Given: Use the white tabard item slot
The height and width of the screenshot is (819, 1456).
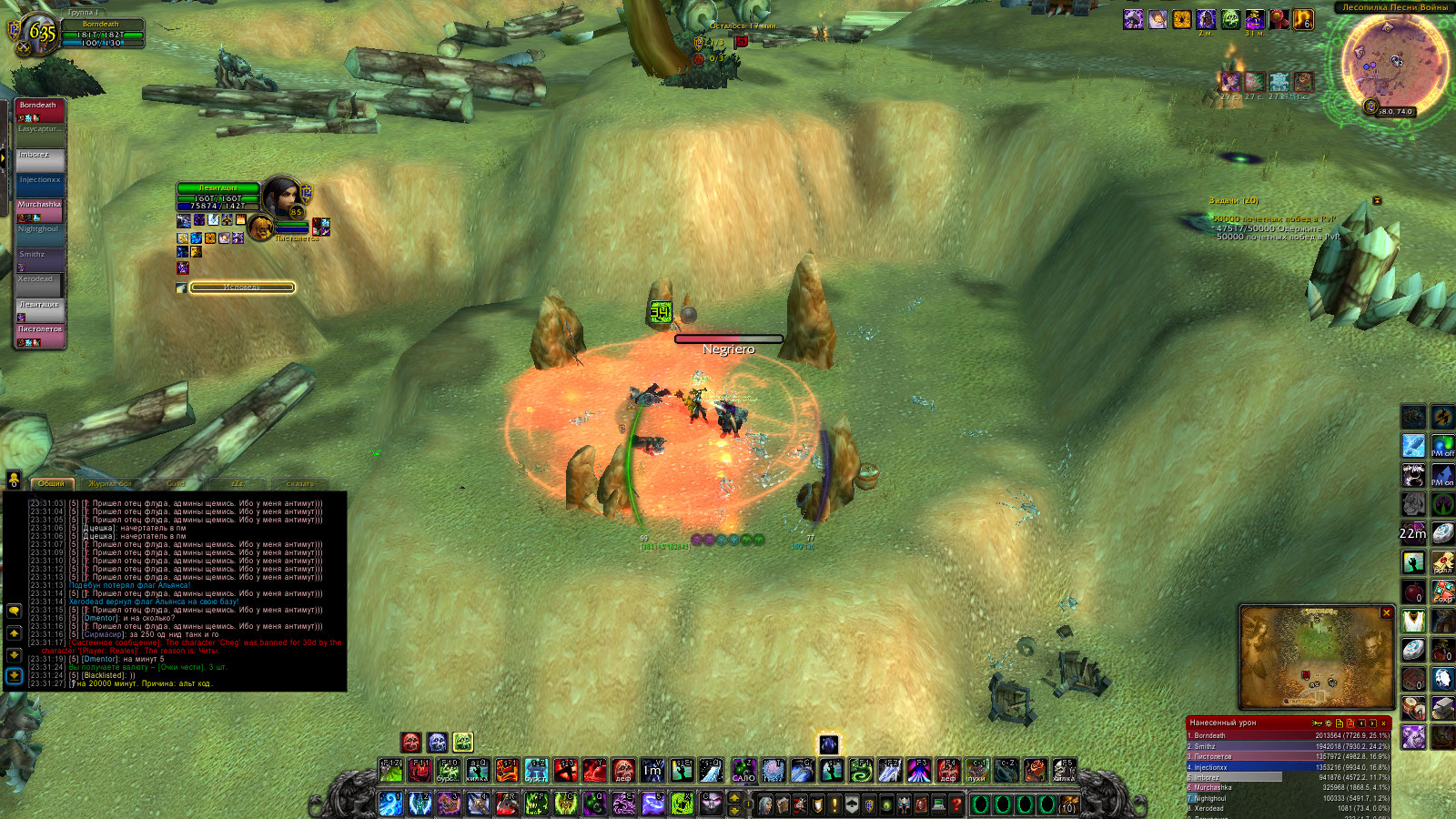Looking at the screenshot, I should tap(1413, 622).
